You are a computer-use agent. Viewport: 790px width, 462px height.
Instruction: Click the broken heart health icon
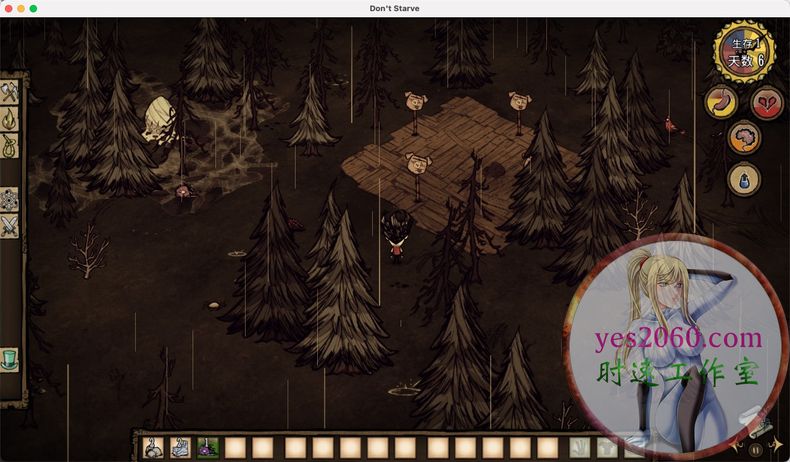768,103
